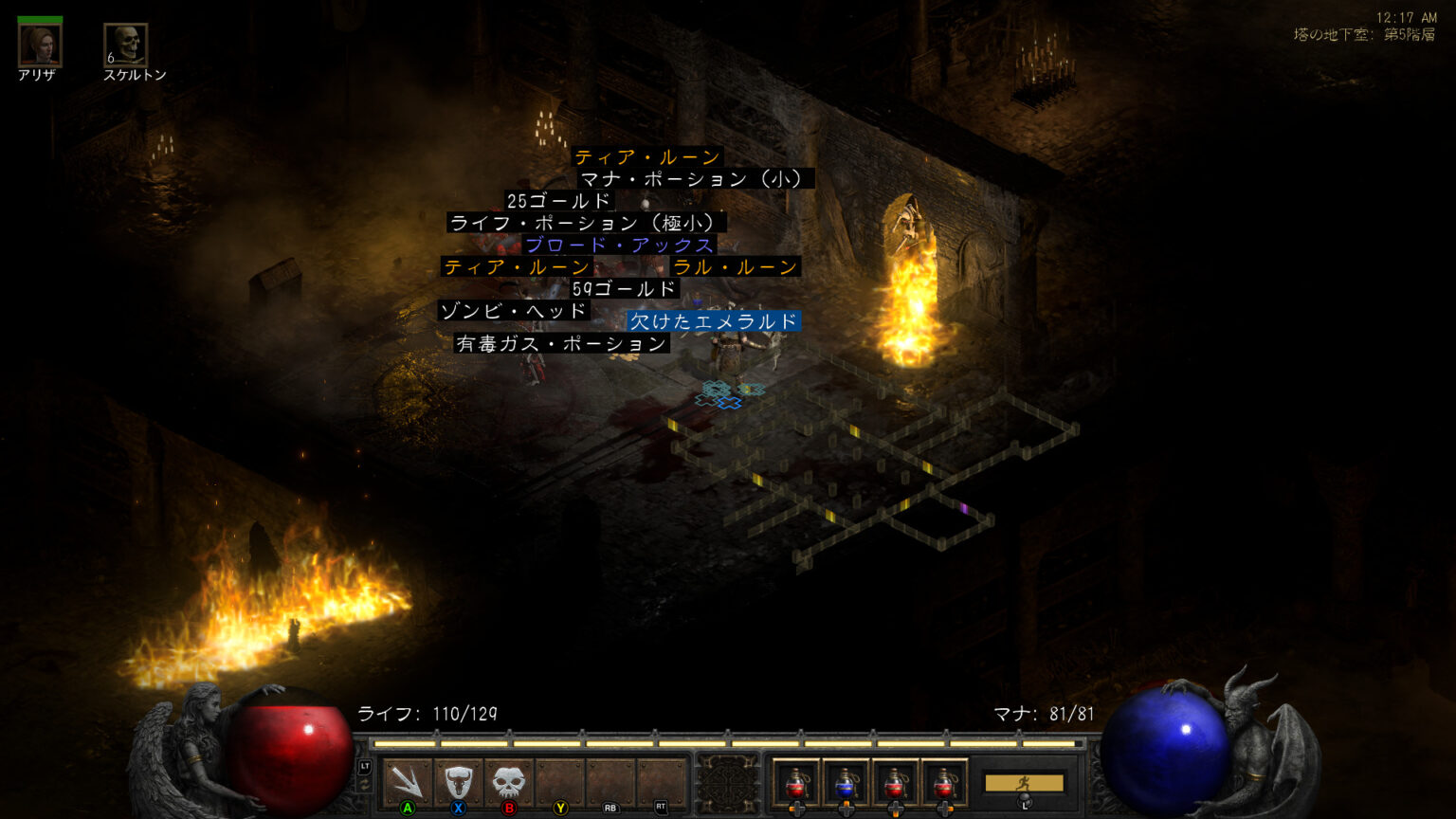The image size is (1456, 819).
Task: Collect the 59ゴールド label
Action: point(625,289)
